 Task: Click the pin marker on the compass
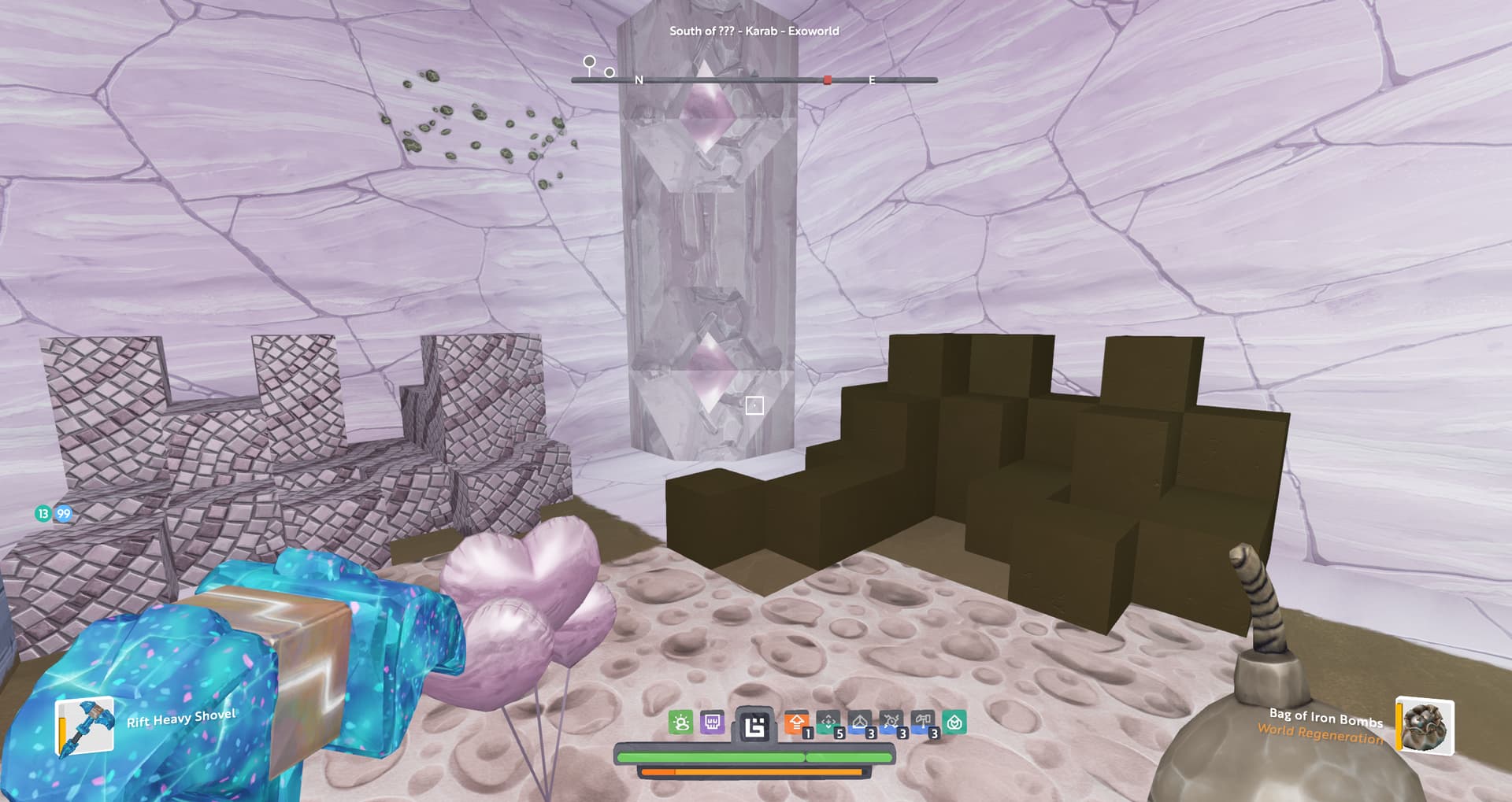click(x=589, y=65)
